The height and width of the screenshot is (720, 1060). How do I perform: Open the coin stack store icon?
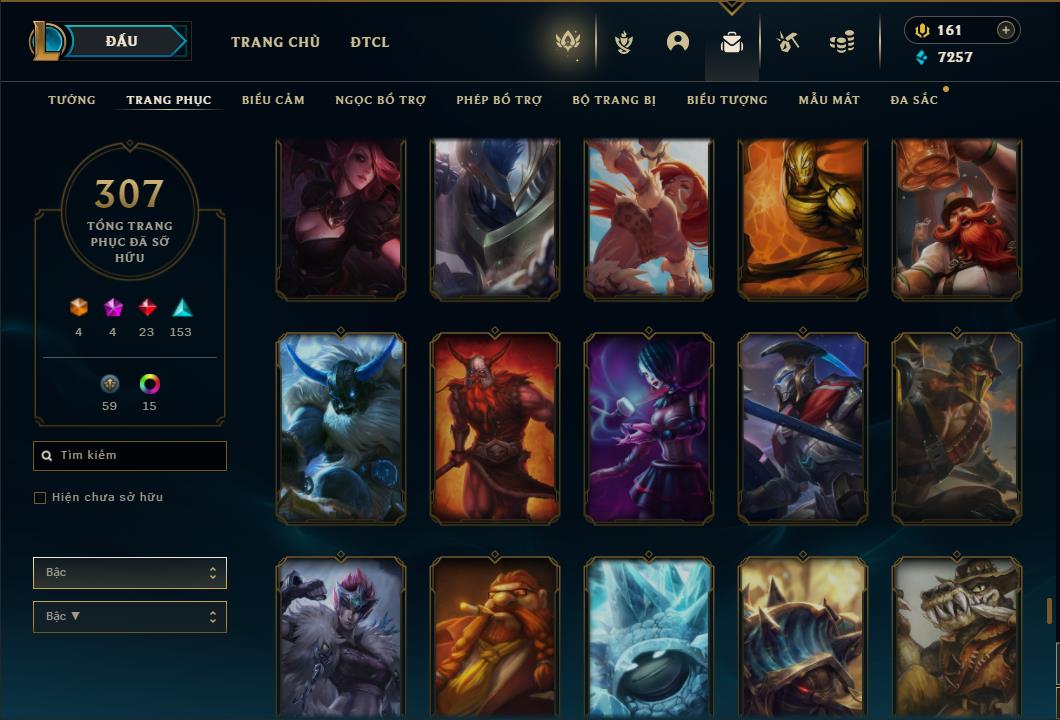[x=842, y=42]
